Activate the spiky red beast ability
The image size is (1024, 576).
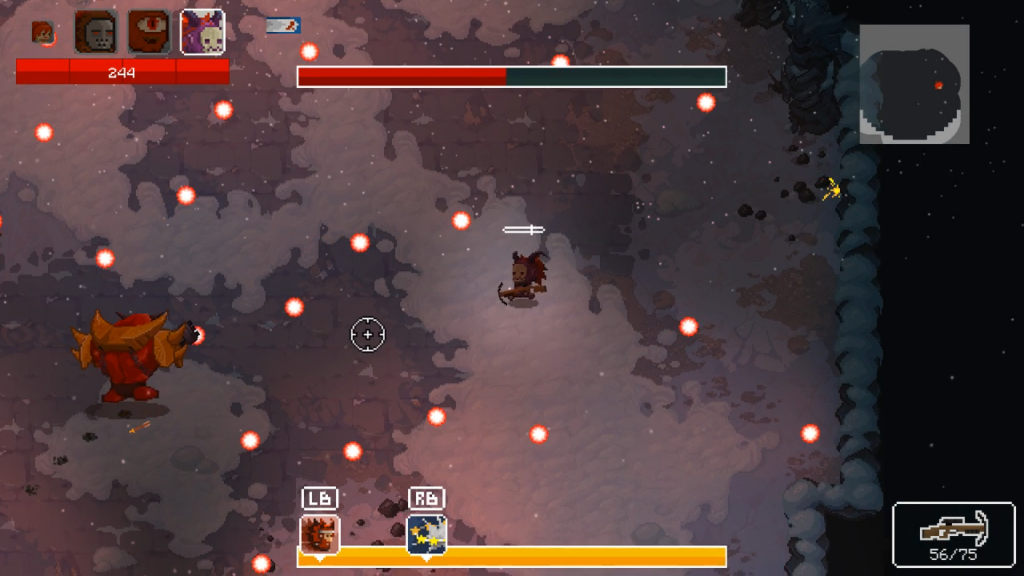[320, 534]
